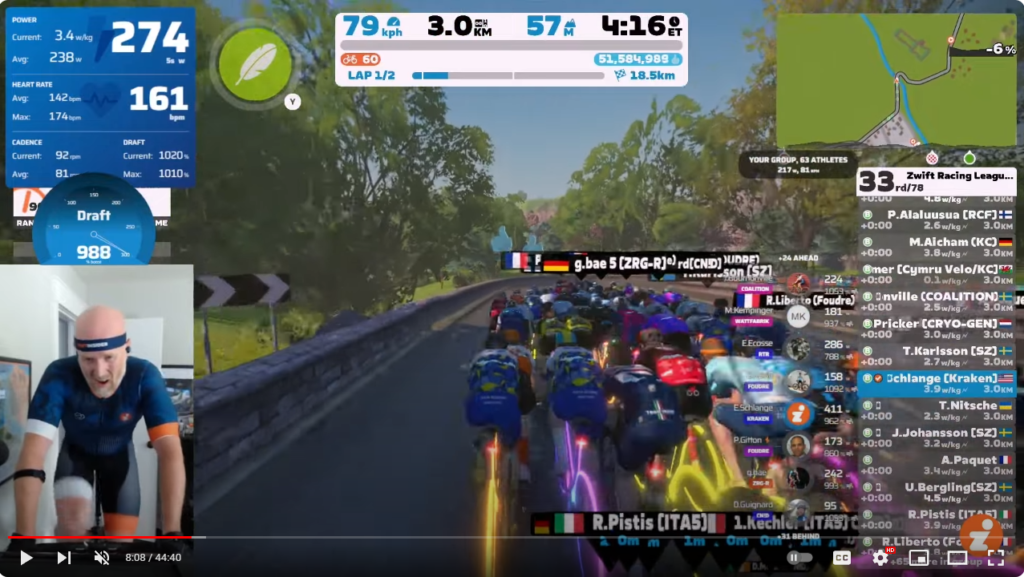This screenshot has width=1024, height=577.
Task: Enter fullscreen video mode
Action: [x=996, y=557]
